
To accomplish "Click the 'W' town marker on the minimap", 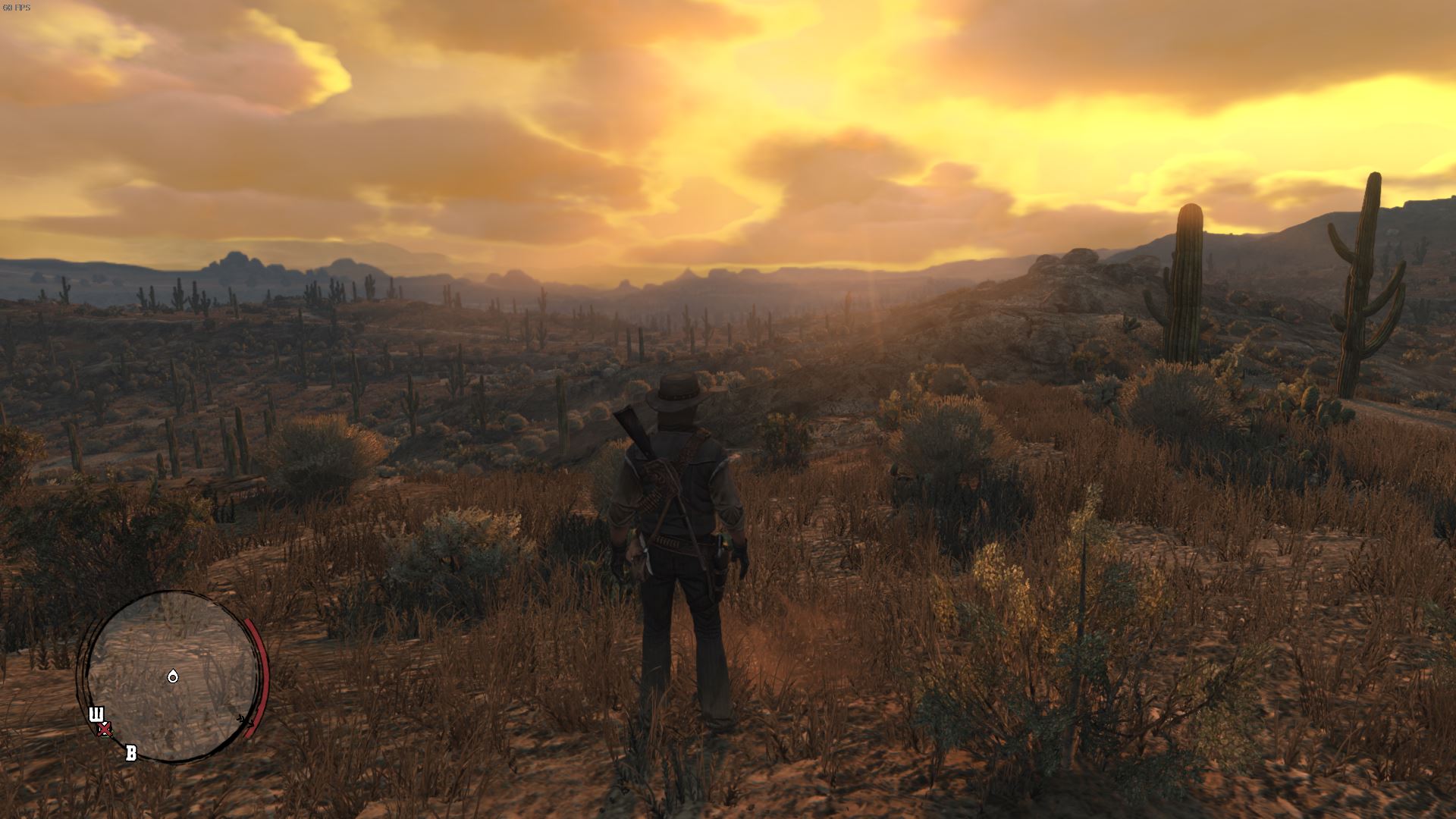I will [97, 713].
